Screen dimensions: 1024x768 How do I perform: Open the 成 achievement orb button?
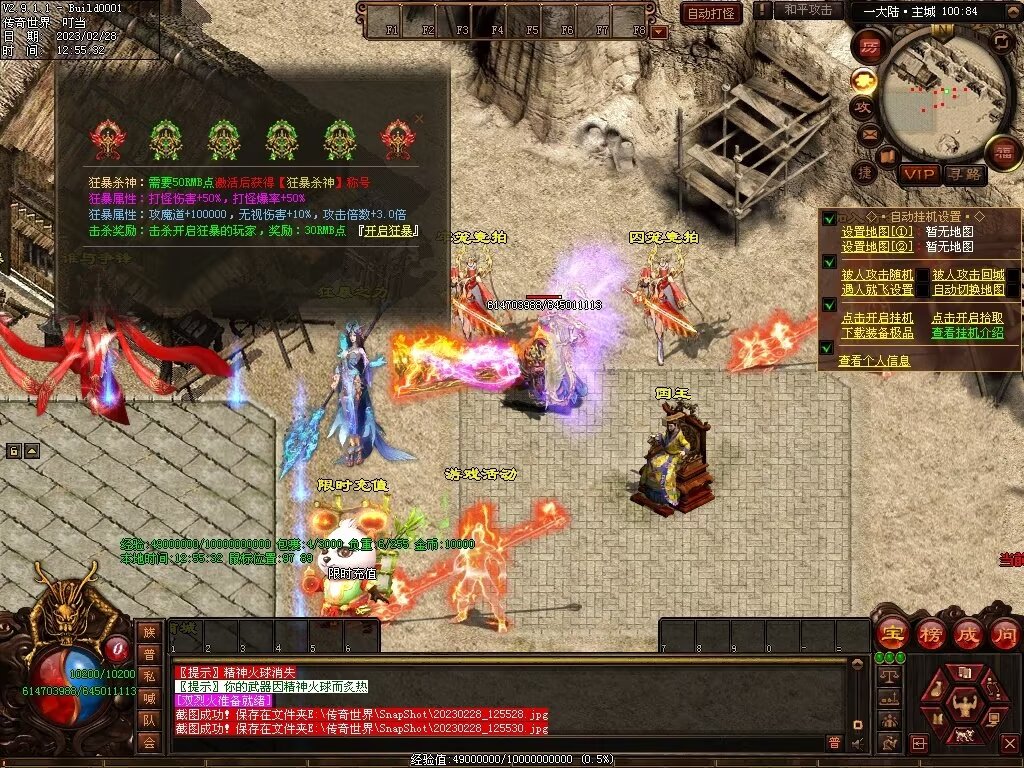[967, 633]
